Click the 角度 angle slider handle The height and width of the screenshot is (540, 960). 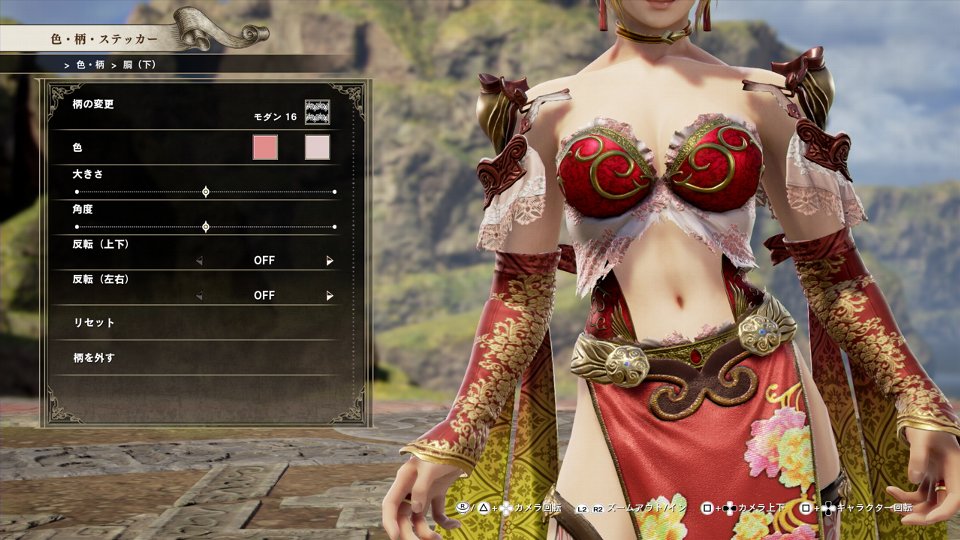[x=206, y=227]
